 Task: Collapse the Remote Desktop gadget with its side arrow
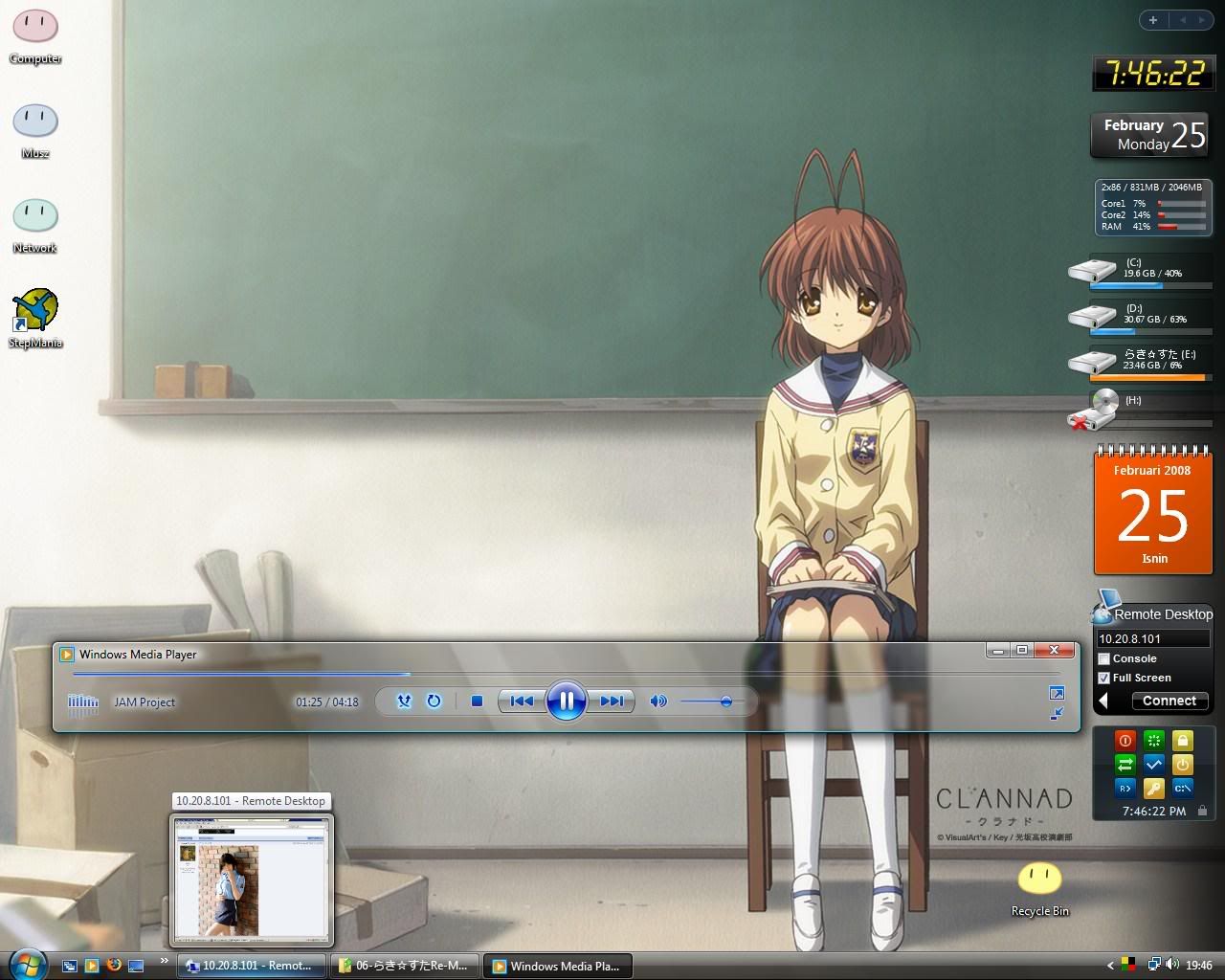(x=1102, y=701)
